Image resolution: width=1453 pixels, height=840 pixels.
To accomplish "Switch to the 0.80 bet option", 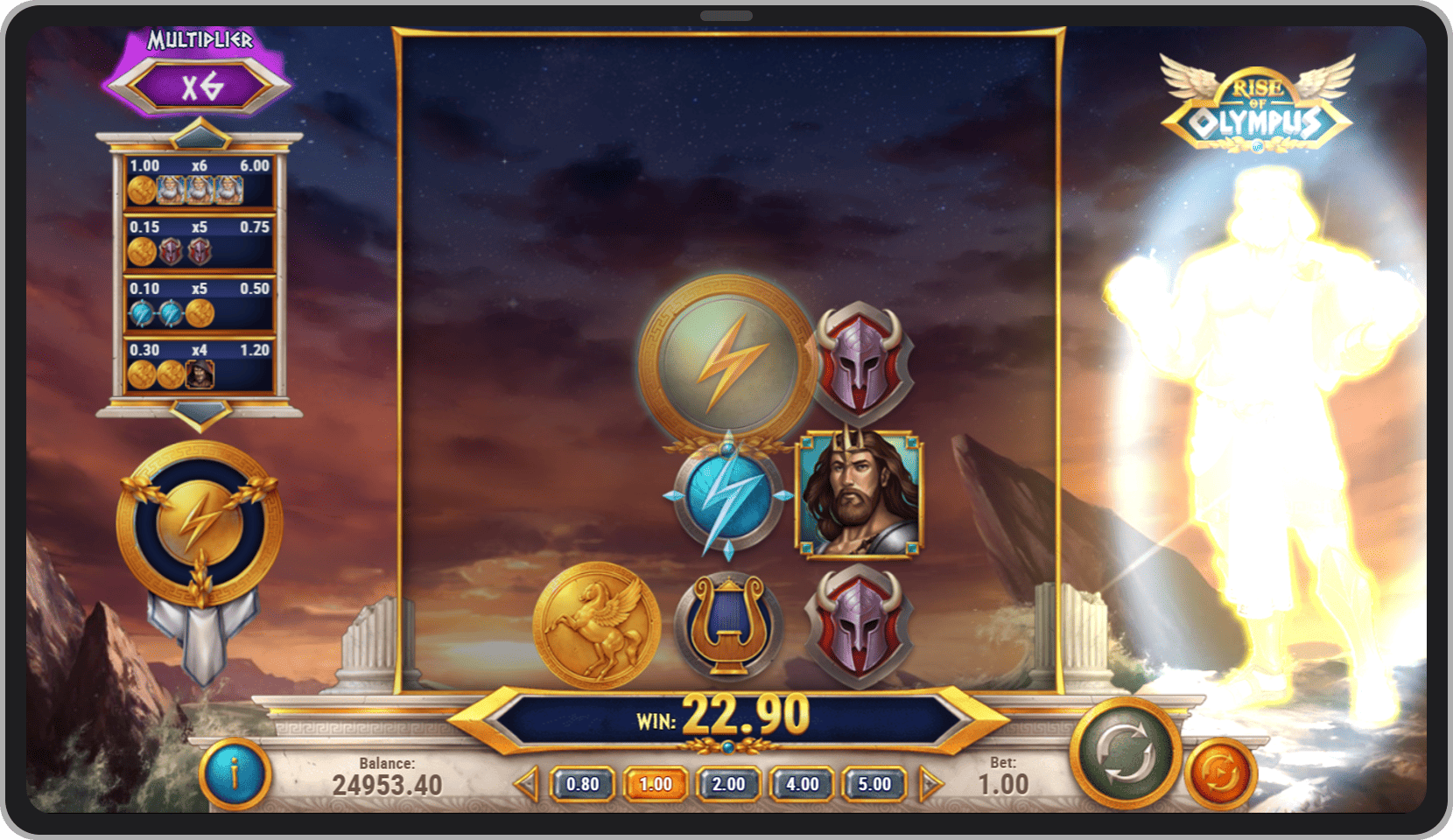I will coord(581,785).
